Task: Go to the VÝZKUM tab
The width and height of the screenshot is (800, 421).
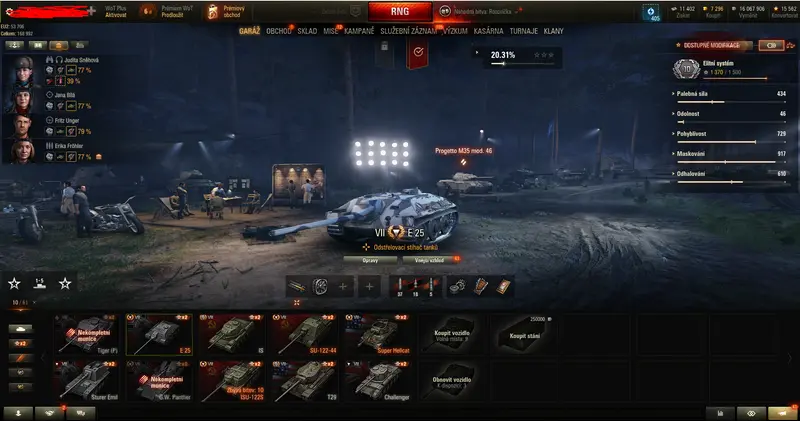Action: click(456, 31)
